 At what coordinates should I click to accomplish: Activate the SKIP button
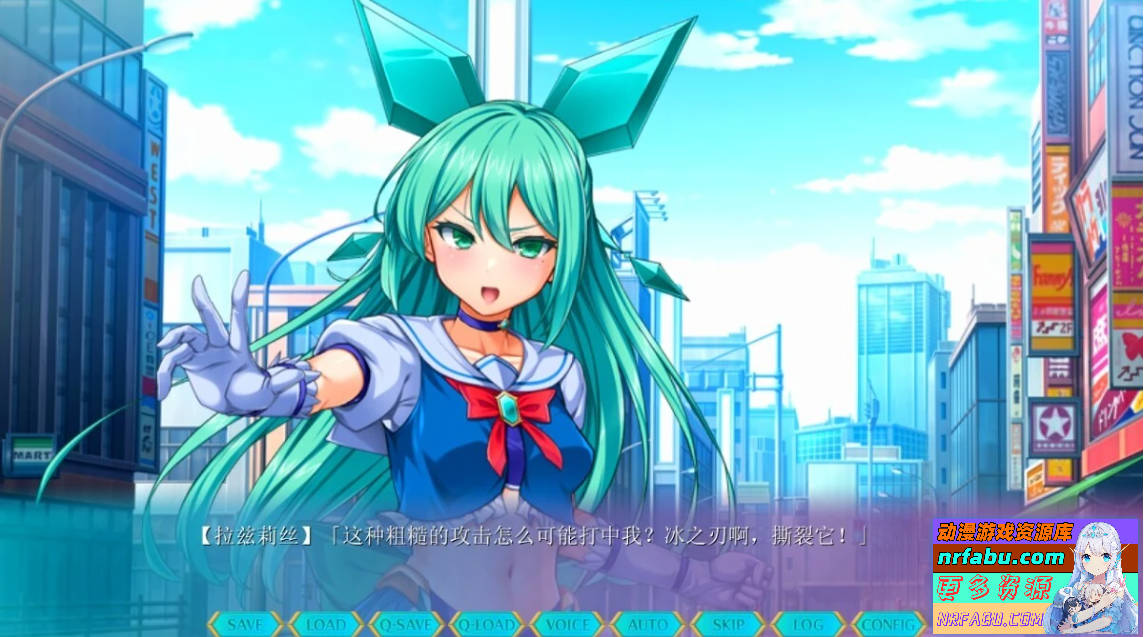728,624
